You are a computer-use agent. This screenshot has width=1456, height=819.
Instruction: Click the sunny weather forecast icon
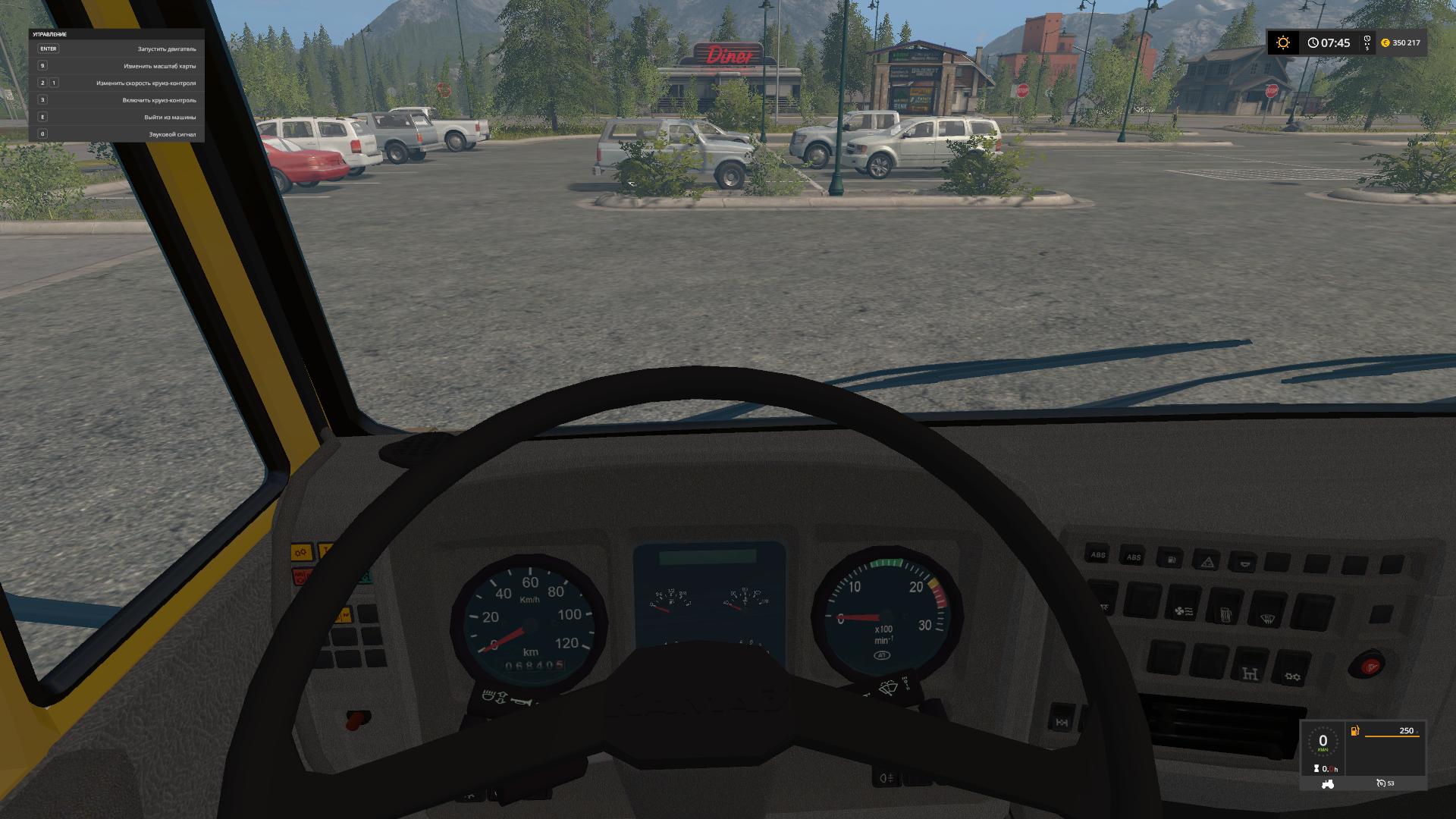click(1283, 42)
